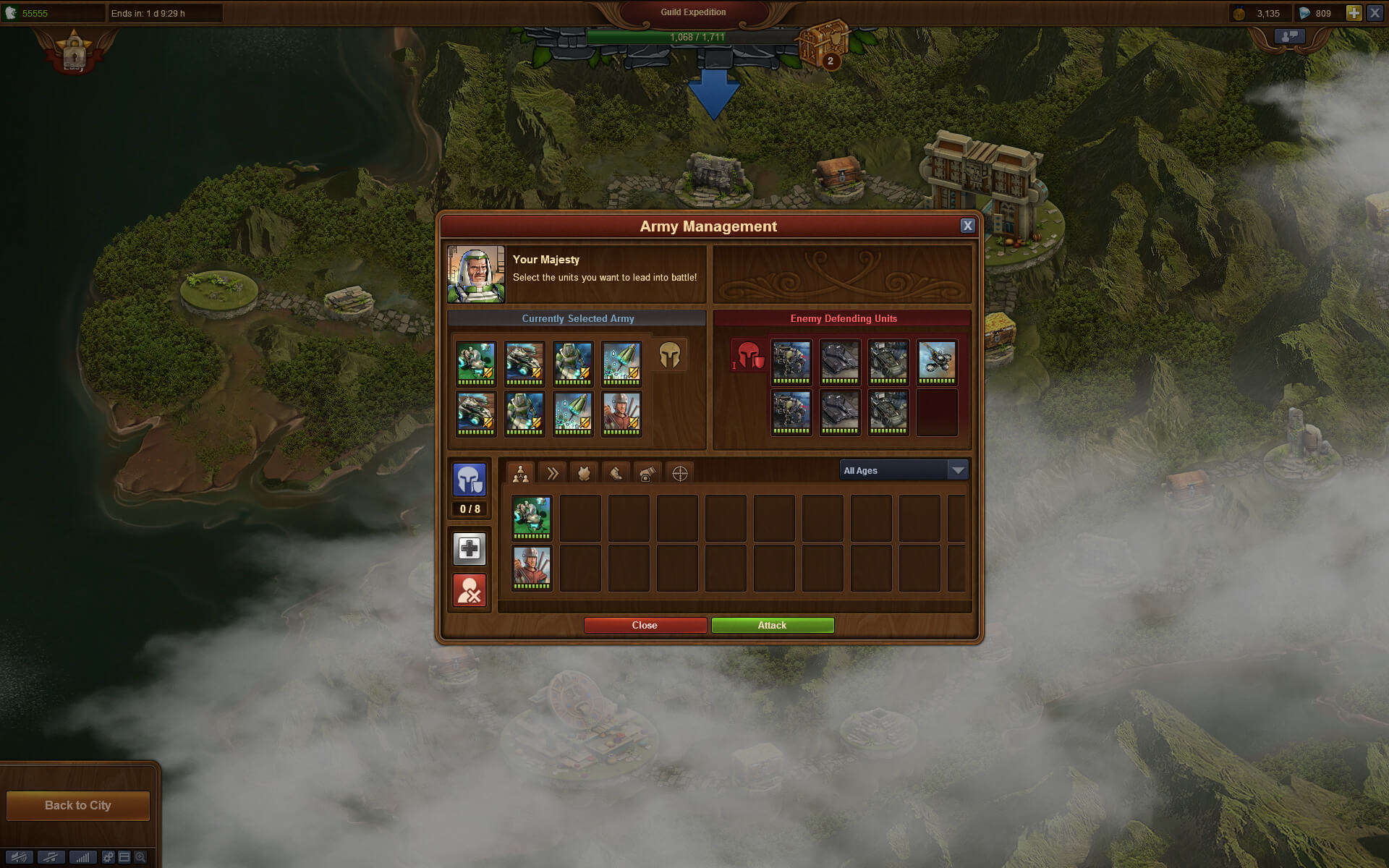Choose the boot-icon light units tab

click(x=616, y=473)
